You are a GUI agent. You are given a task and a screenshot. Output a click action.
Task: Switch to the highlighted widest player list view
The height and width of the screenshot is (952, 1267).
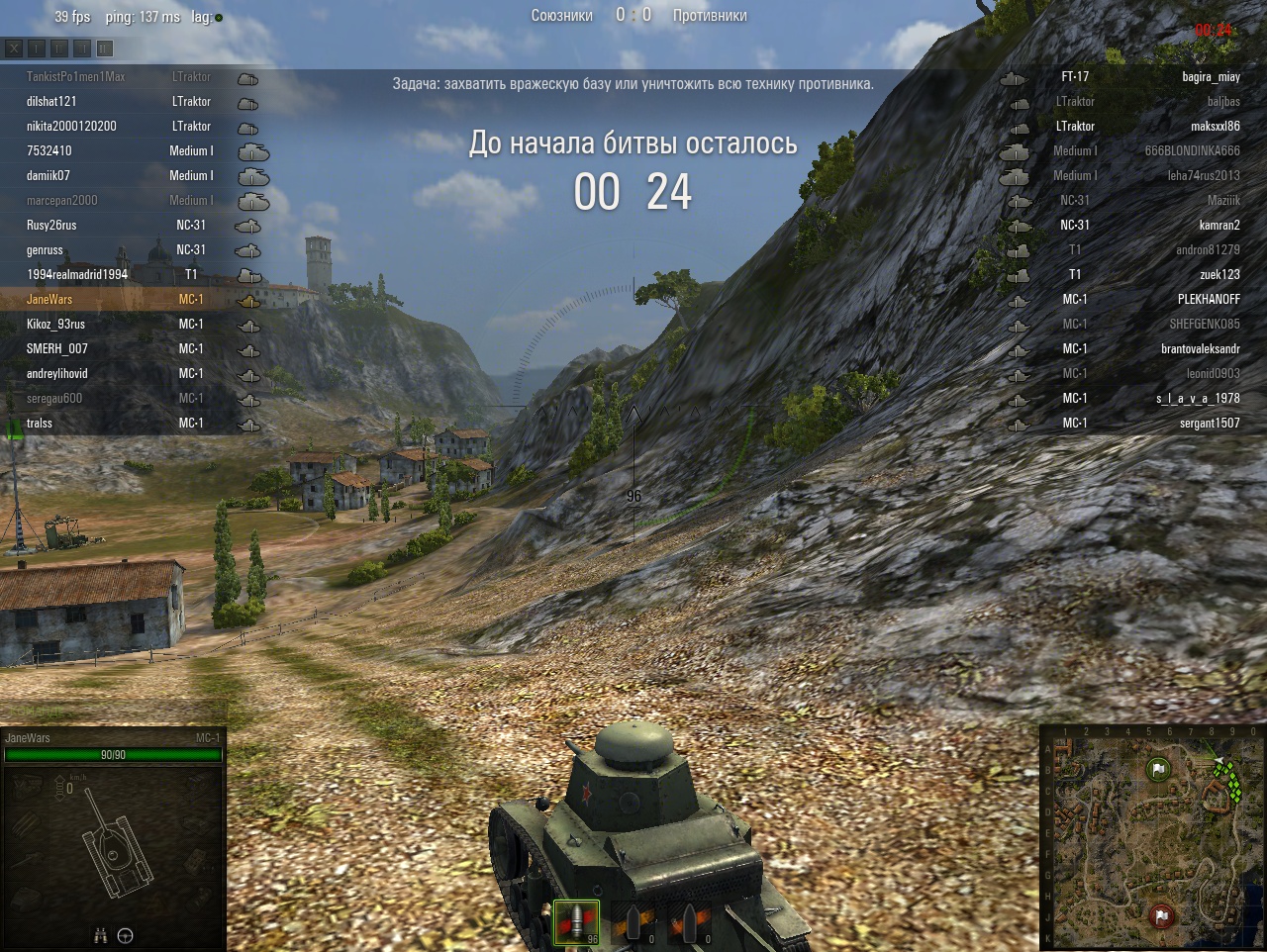coord(105,48)
